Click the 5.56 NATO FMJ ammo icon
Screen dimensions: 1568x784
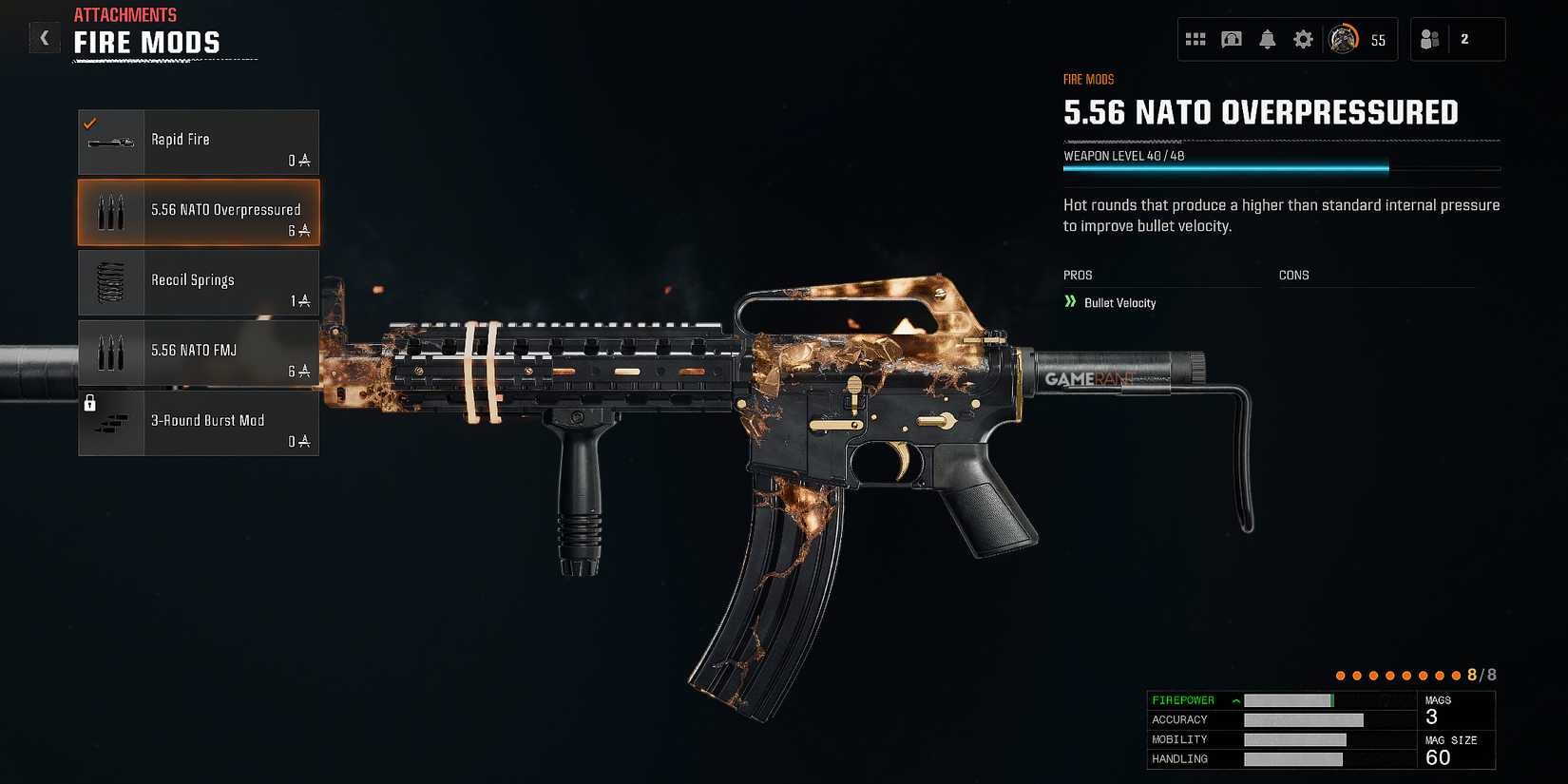pos(111,352)
